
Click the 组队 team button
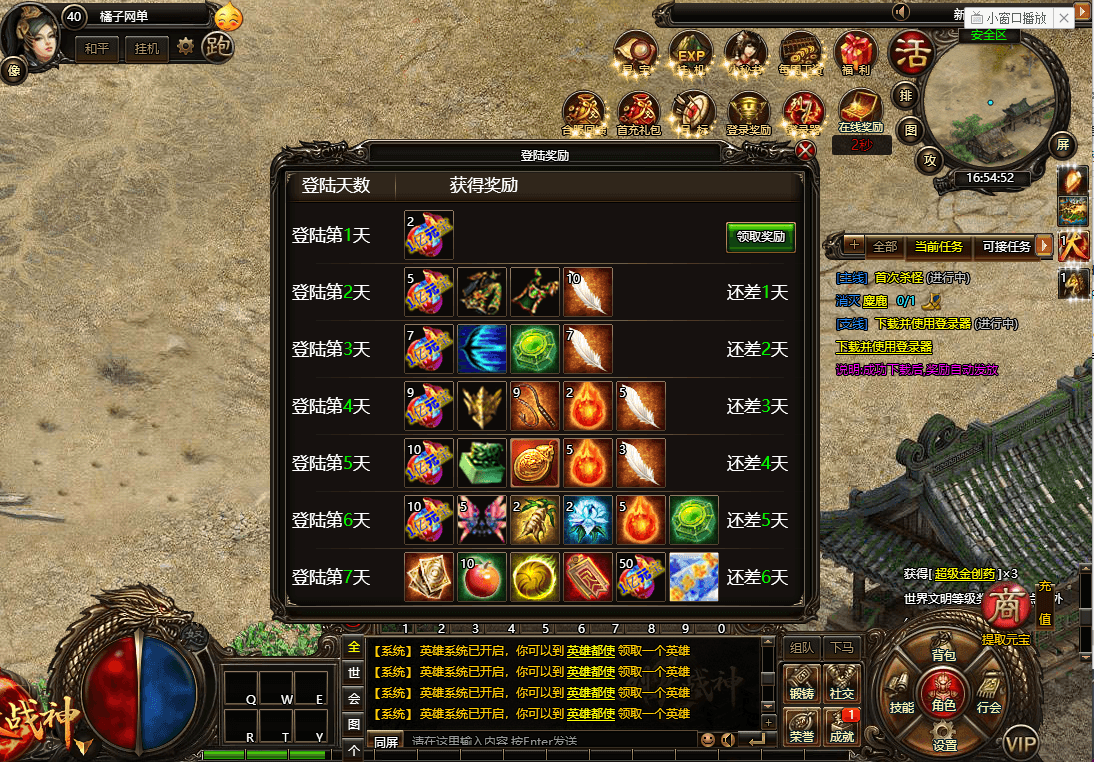coord(801,647)
